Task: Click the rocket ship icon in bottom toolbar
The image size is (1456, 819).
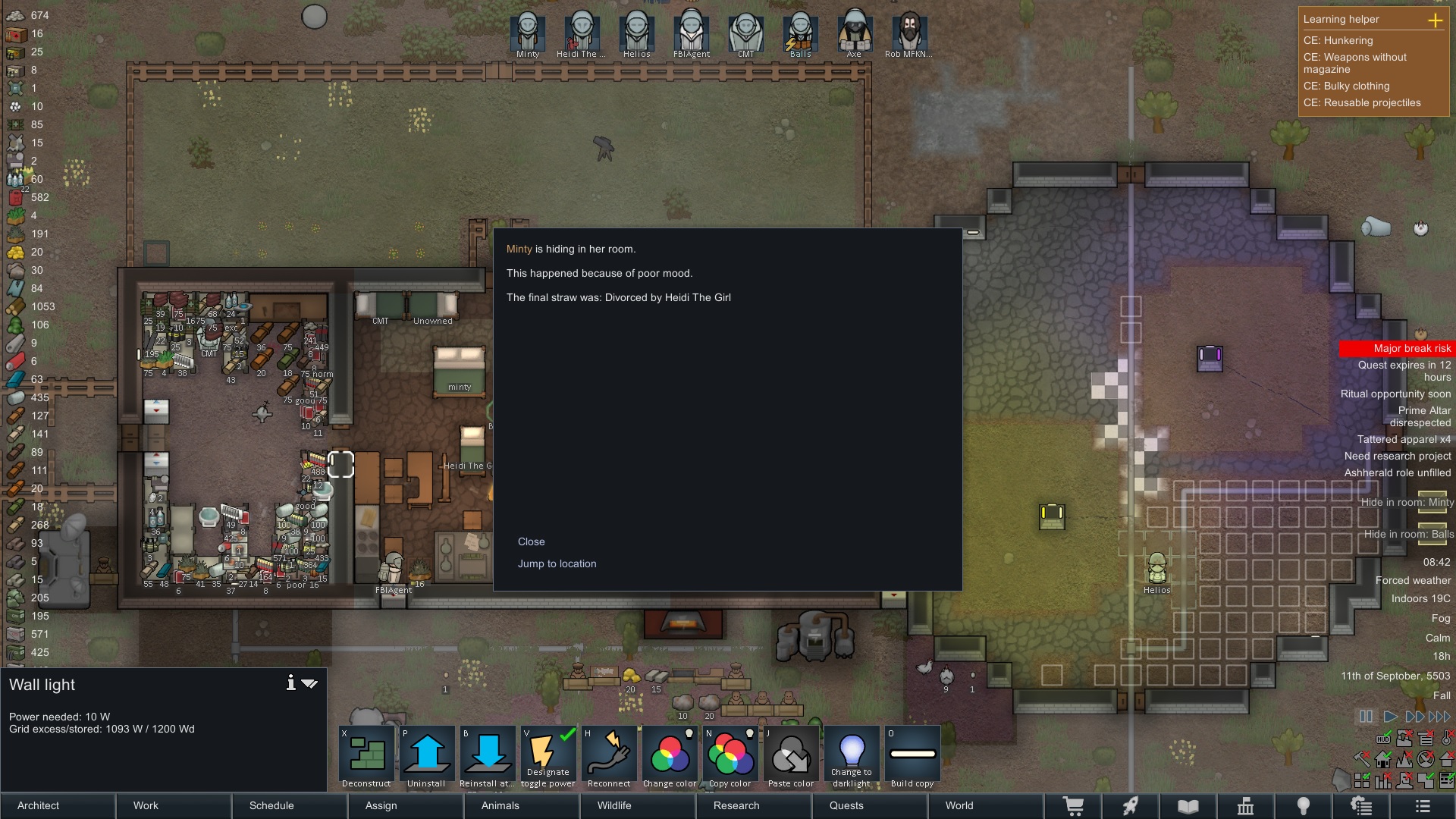Action: [1132, 806]
